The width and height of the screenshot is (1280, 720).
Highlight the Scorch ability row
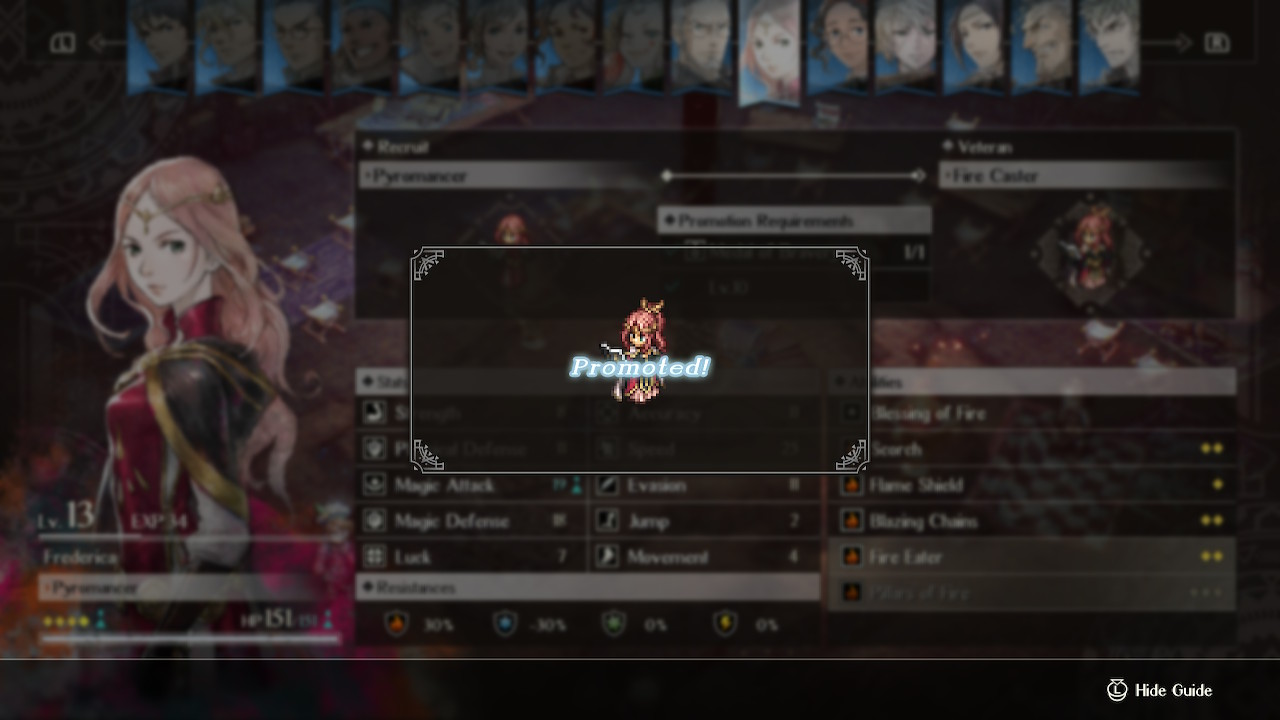click(x=1030, y=449)
